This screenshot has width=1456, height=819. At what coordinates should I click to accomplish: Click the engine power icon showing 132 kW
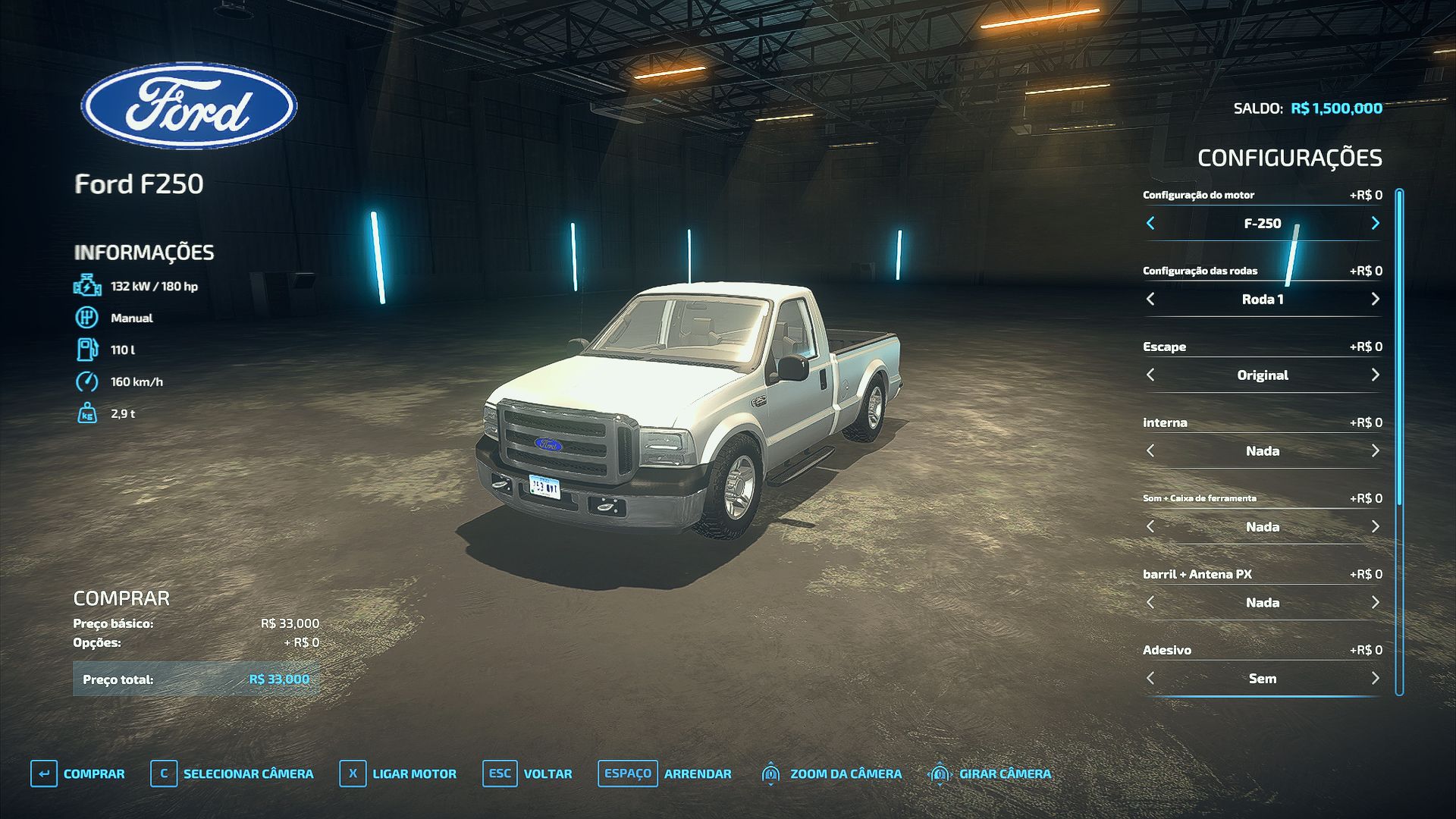[87, 286]
